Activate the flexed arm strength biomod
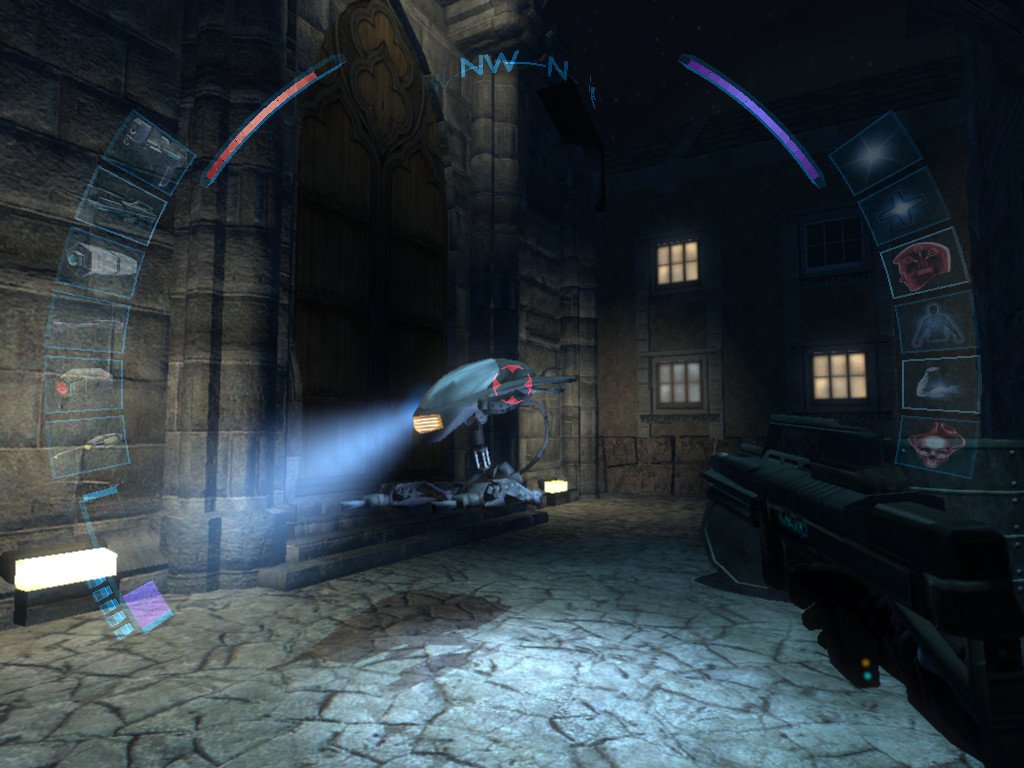Image resolution: width=1024 pixels, height=768 pixels. coord(940,384)
